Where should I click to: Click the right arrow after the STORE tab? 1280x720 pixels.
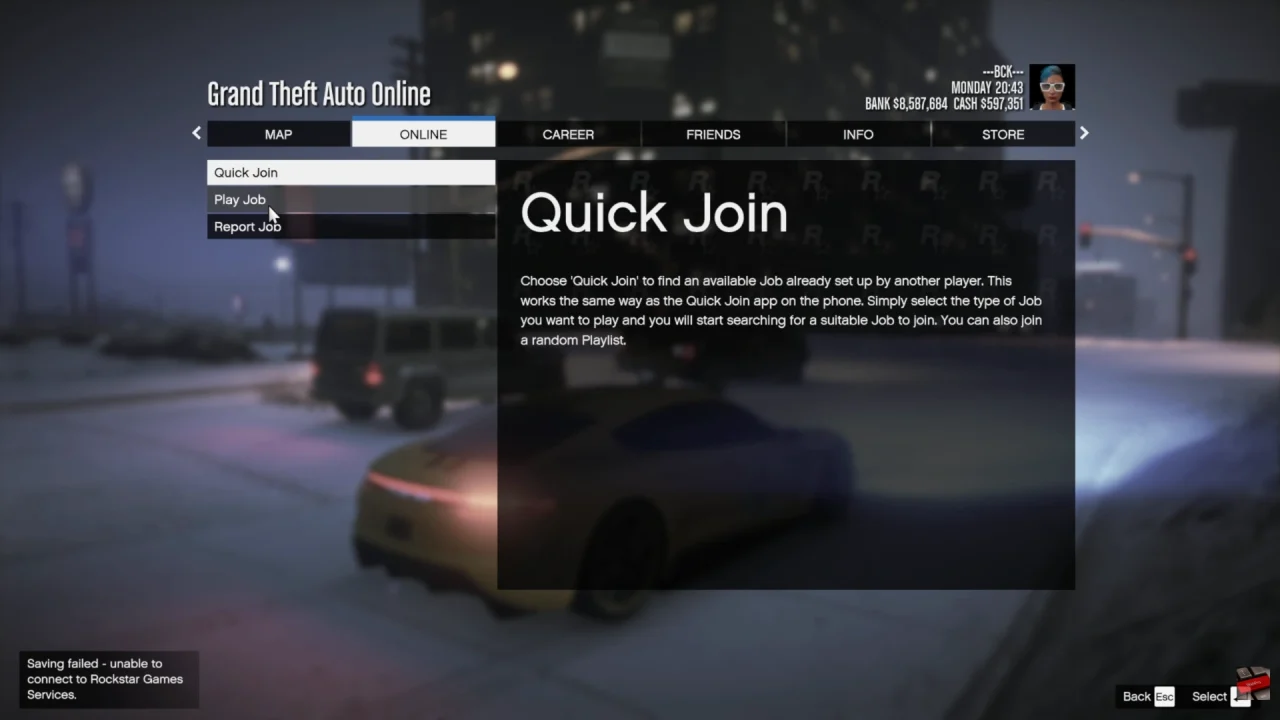tap(1084, 133)
